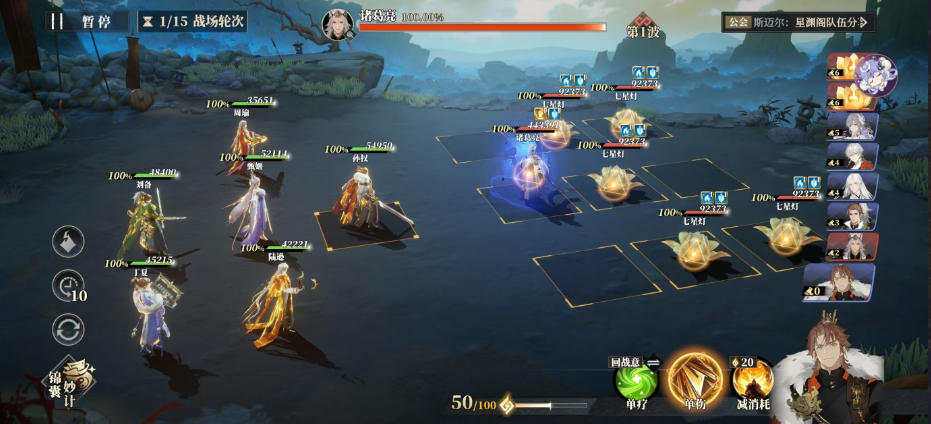Viewport: 931px width, 424px height.
Task: Use the glowing 单伤 attack skill
Action: (x=695, y=381)
